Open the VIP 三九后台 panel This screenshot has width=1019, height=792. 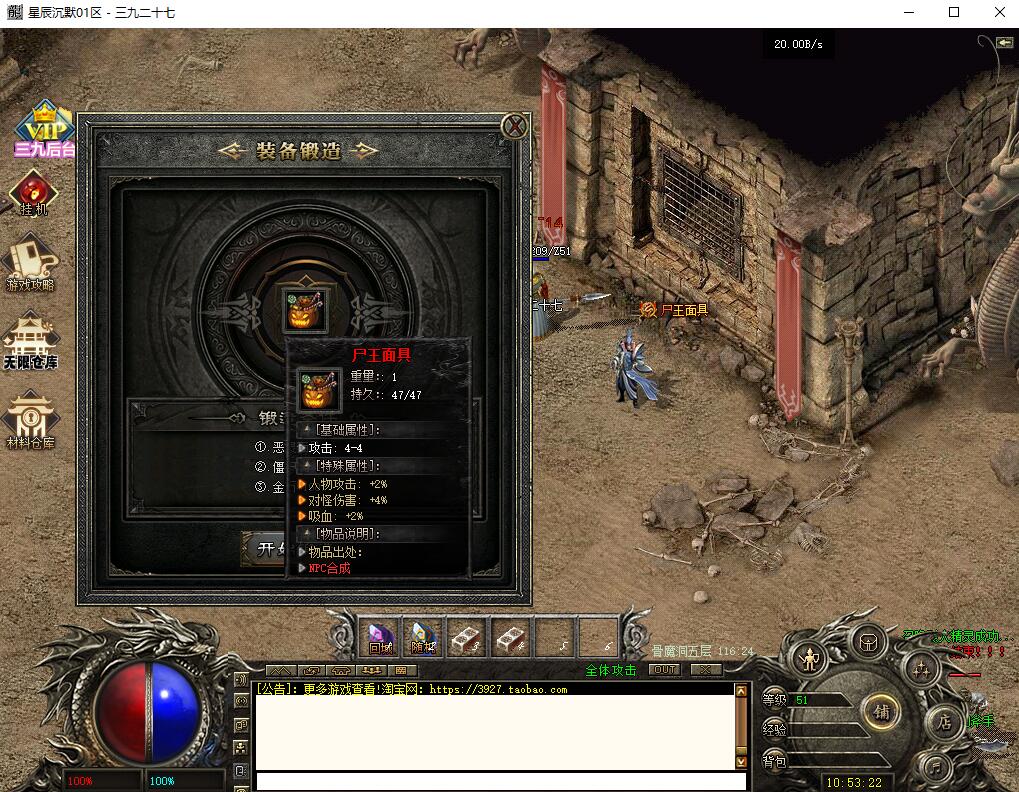pos(44,131)
